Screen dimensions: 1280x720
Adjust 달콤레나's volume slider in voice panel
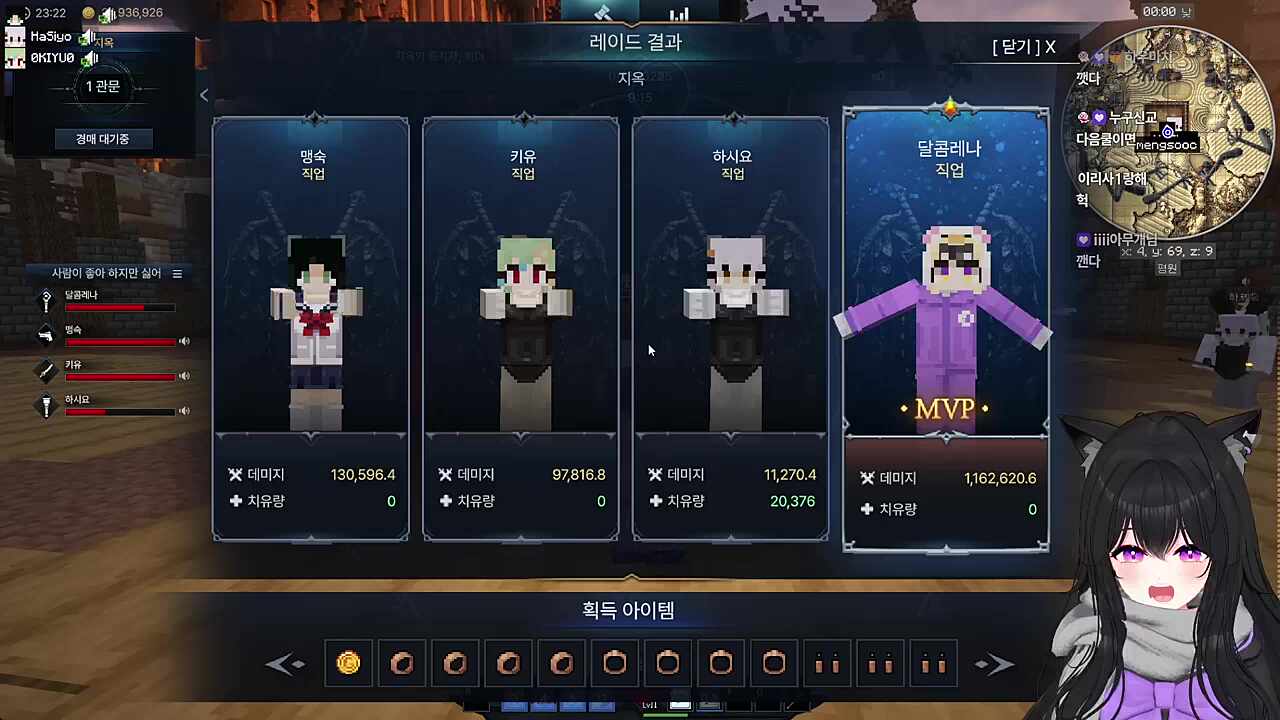click(x=120, y=307)
